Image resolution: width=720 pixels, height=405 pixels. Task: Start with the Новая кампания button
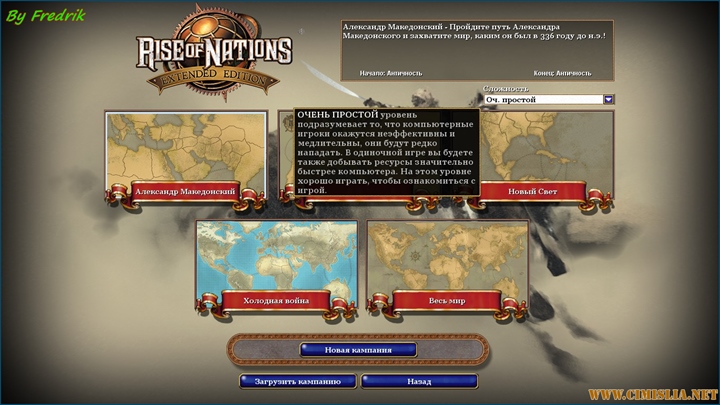pyautogui.click(x=357, y=350)
